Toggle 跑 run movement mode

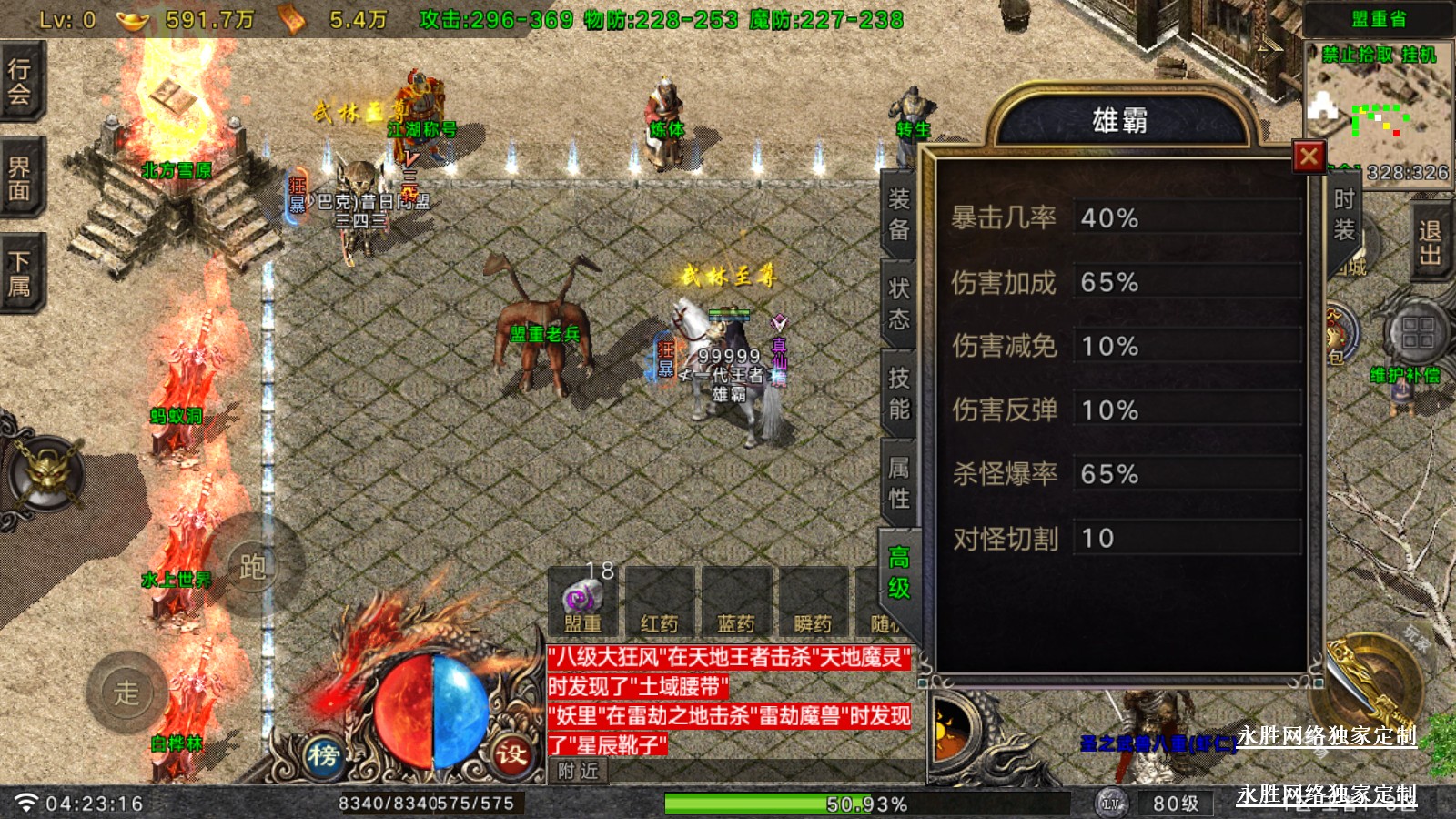[x=253, y=567]
